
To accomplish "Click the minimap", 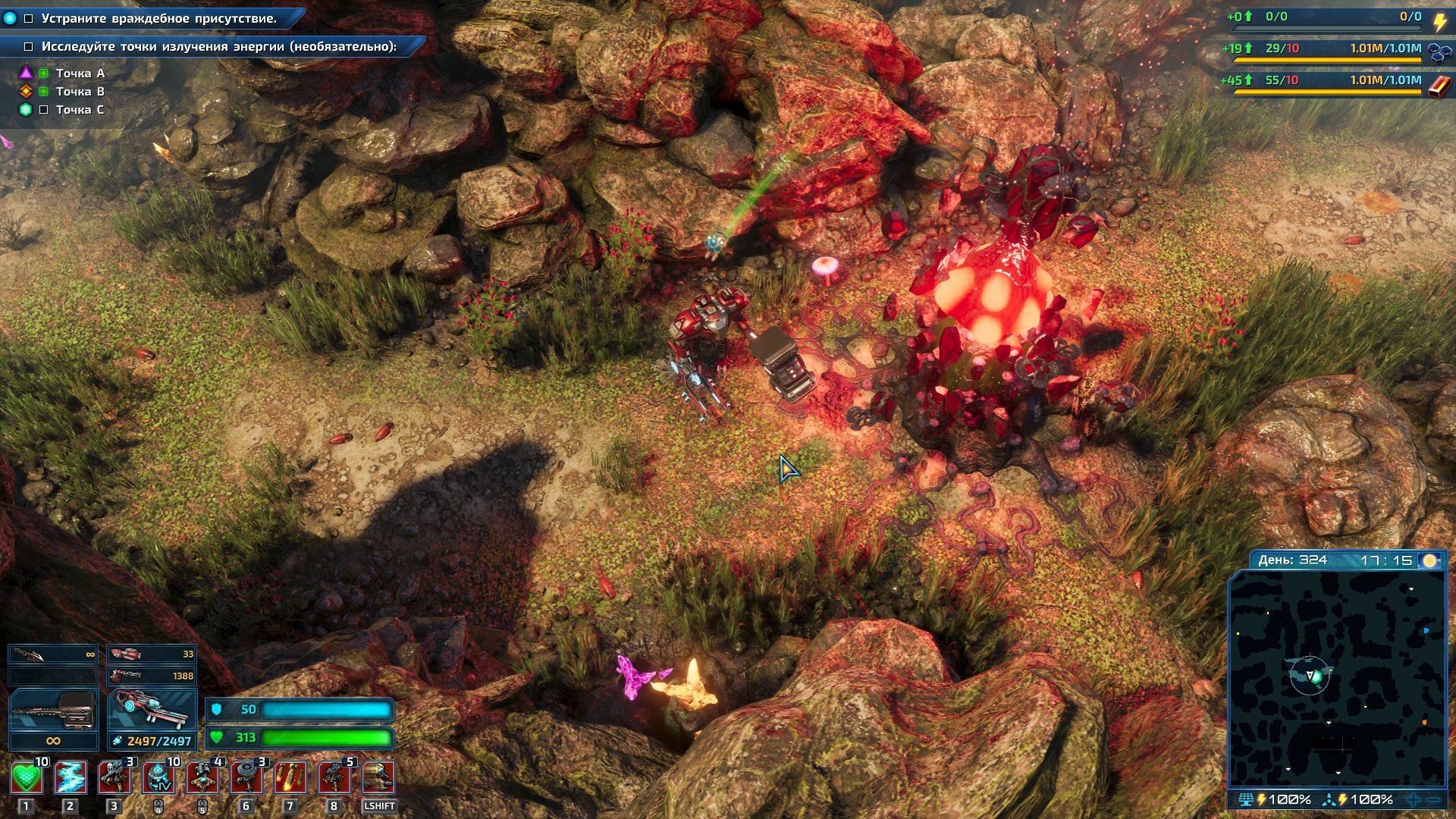I will (1337, 679).
